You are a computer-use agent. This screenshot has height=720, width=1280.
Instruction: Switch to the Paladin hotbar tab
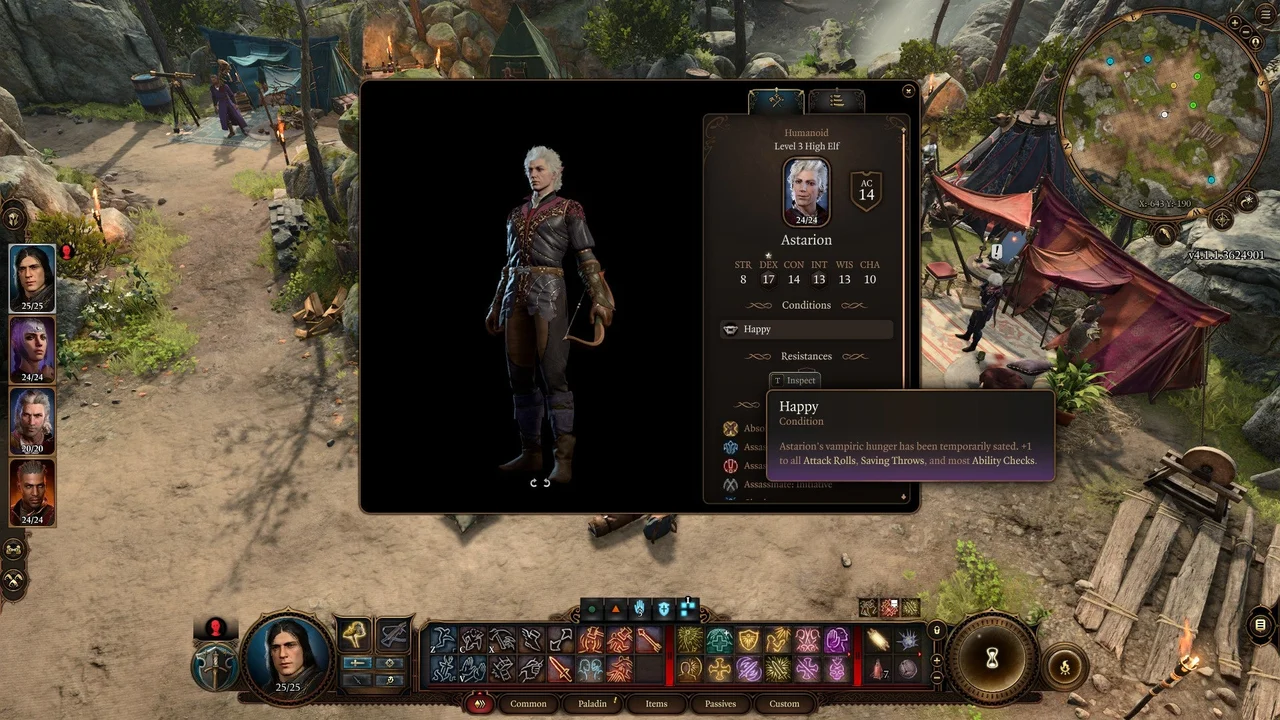click(592, 703)
